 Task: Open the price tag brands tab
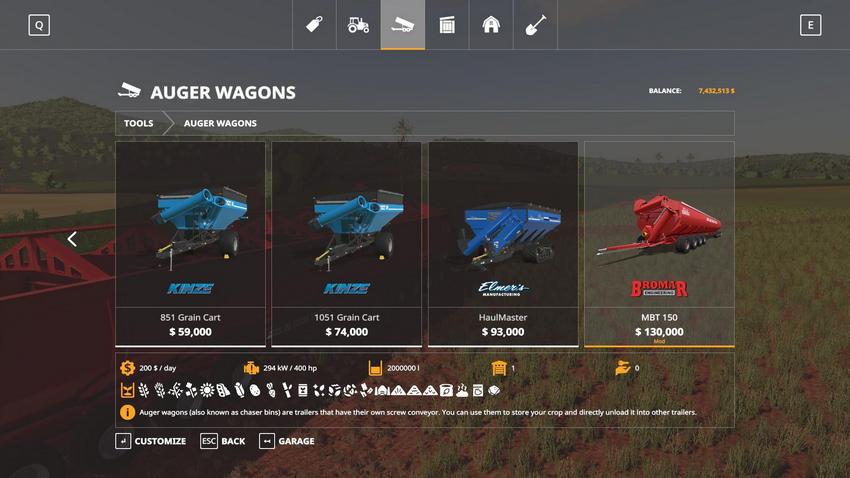click(314, 25)
